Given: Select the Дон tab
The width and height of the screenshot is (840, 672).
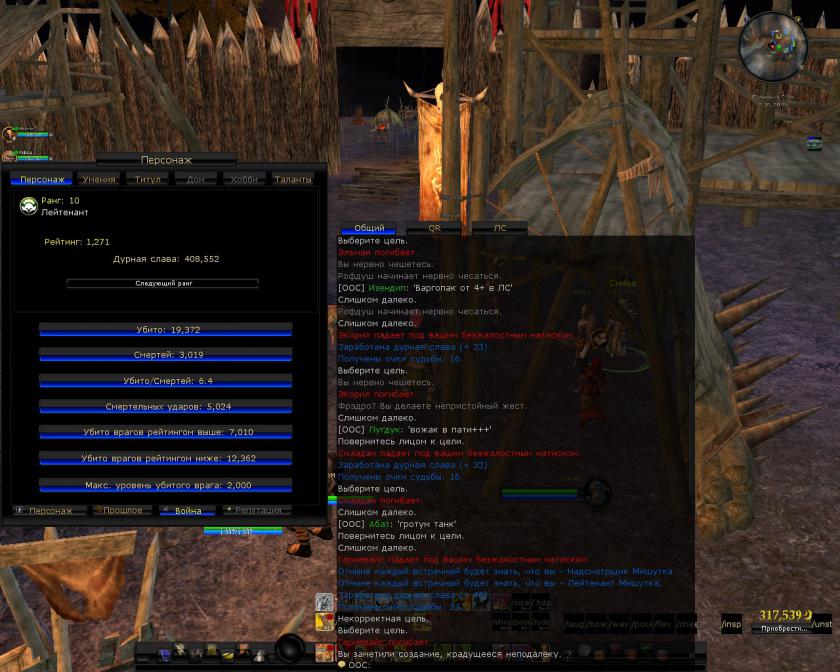Looking at the screenshot, I should point(196,179).
